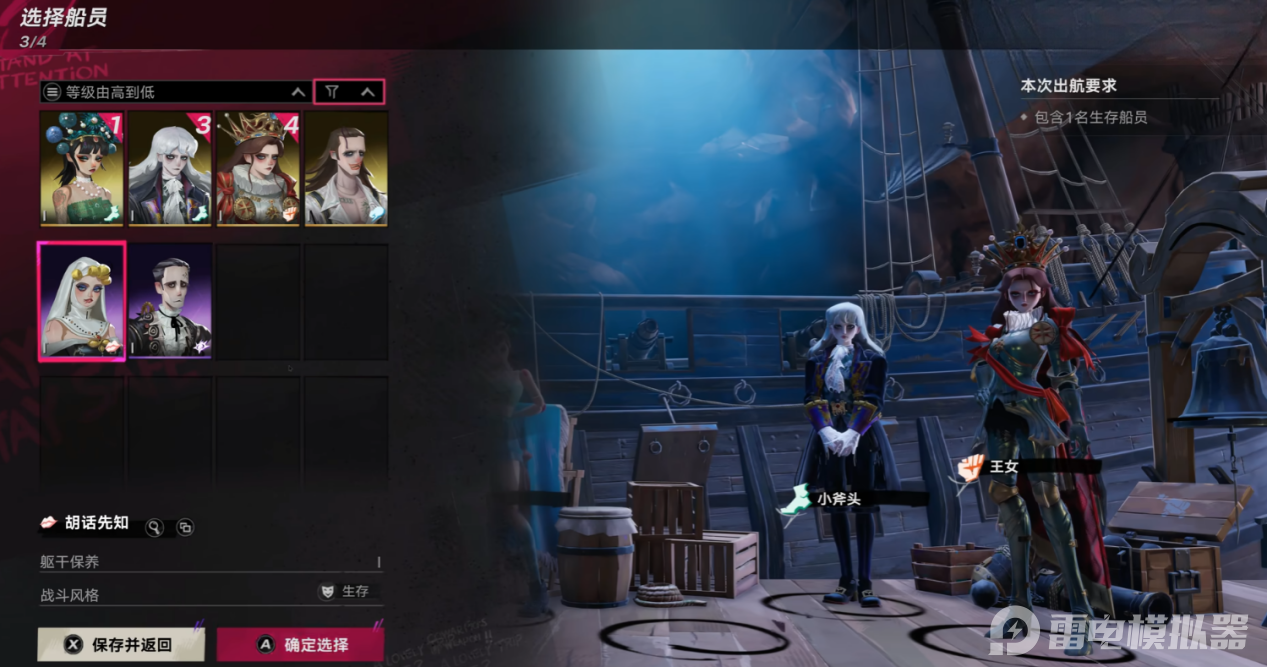Select the white-veiled woman crew card
Image resolution: width=1267 pixels, height=667 pixels.
pyautogui.click(x=82, y=300)
